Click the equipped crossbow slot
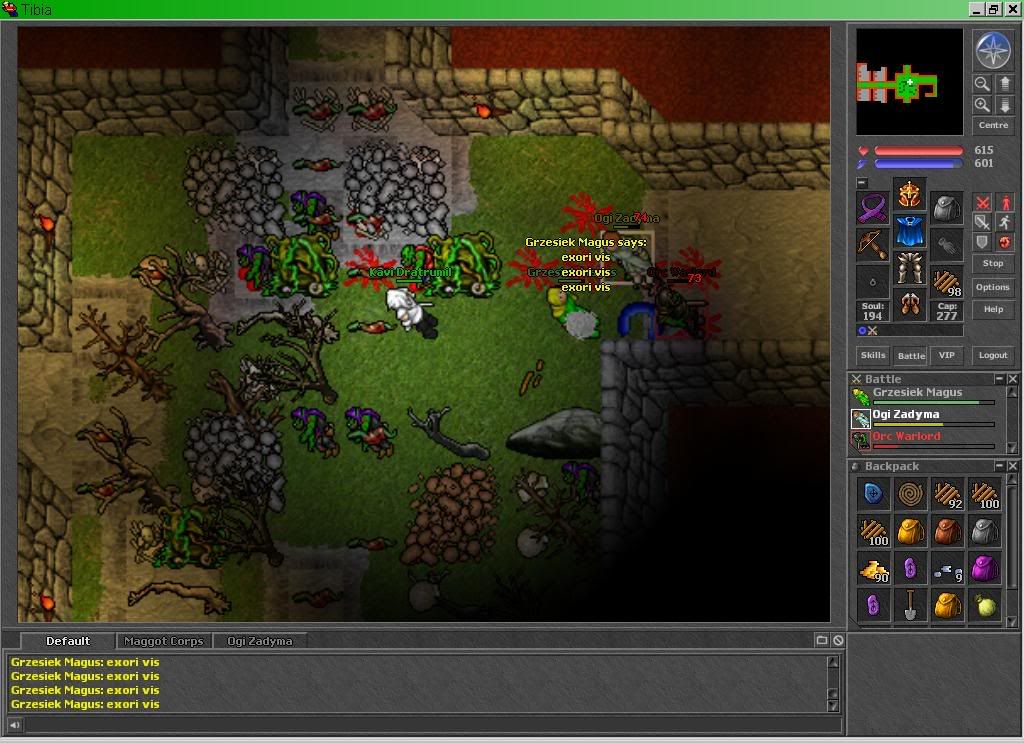The image size is (1024, 743). pos(872,243)
